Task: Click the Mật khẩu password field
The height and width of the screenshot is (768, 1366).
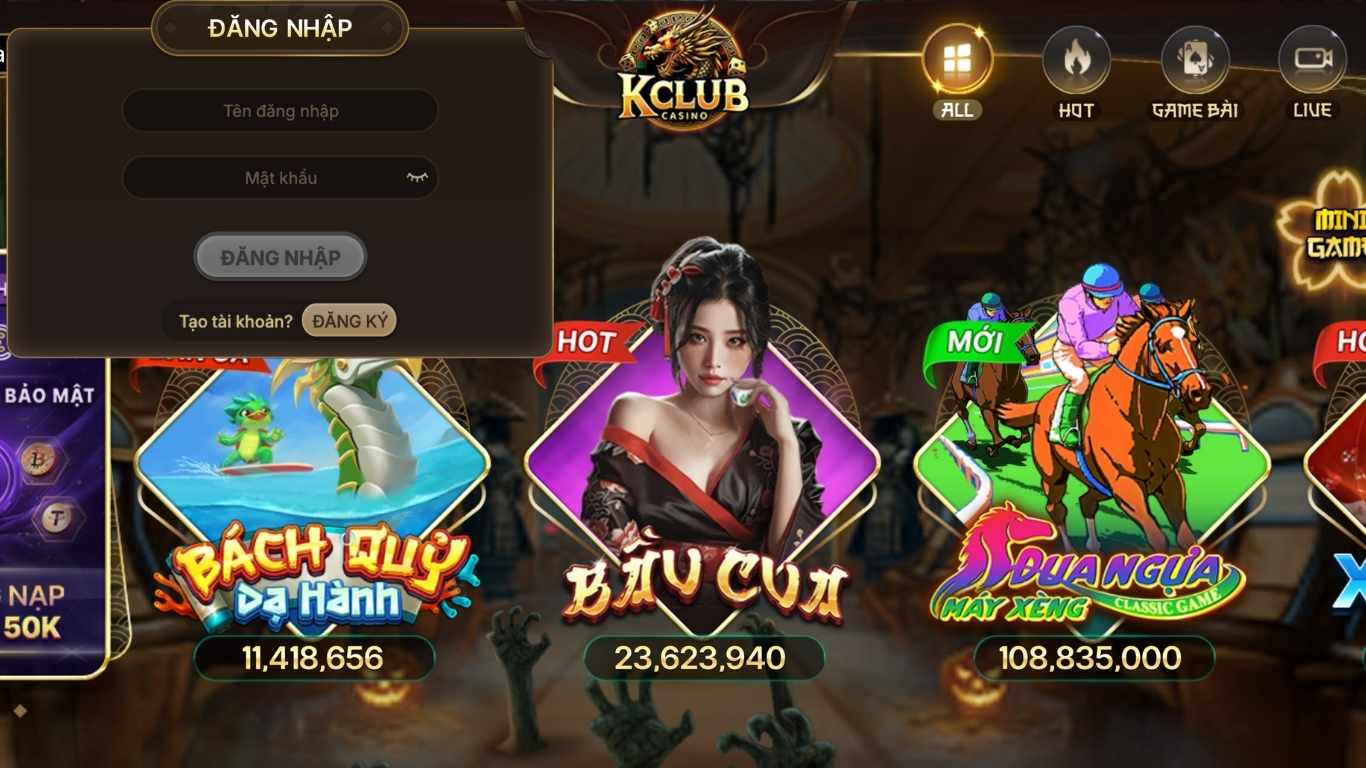Action: click(x=279, y=177)
